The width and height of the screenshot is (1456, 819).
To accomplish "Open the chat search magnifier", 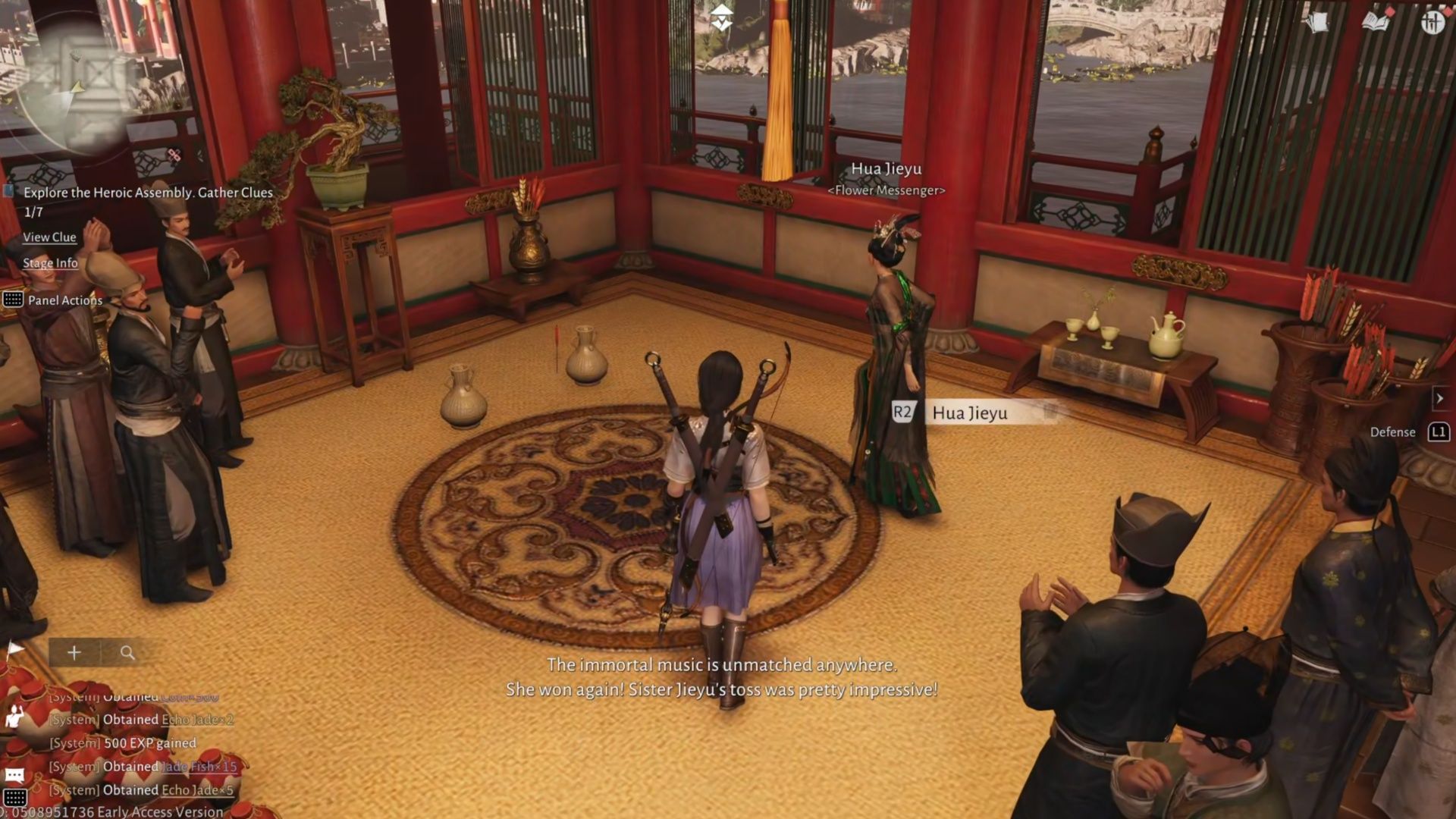I will pyautogui.click(x=127, y=651).
